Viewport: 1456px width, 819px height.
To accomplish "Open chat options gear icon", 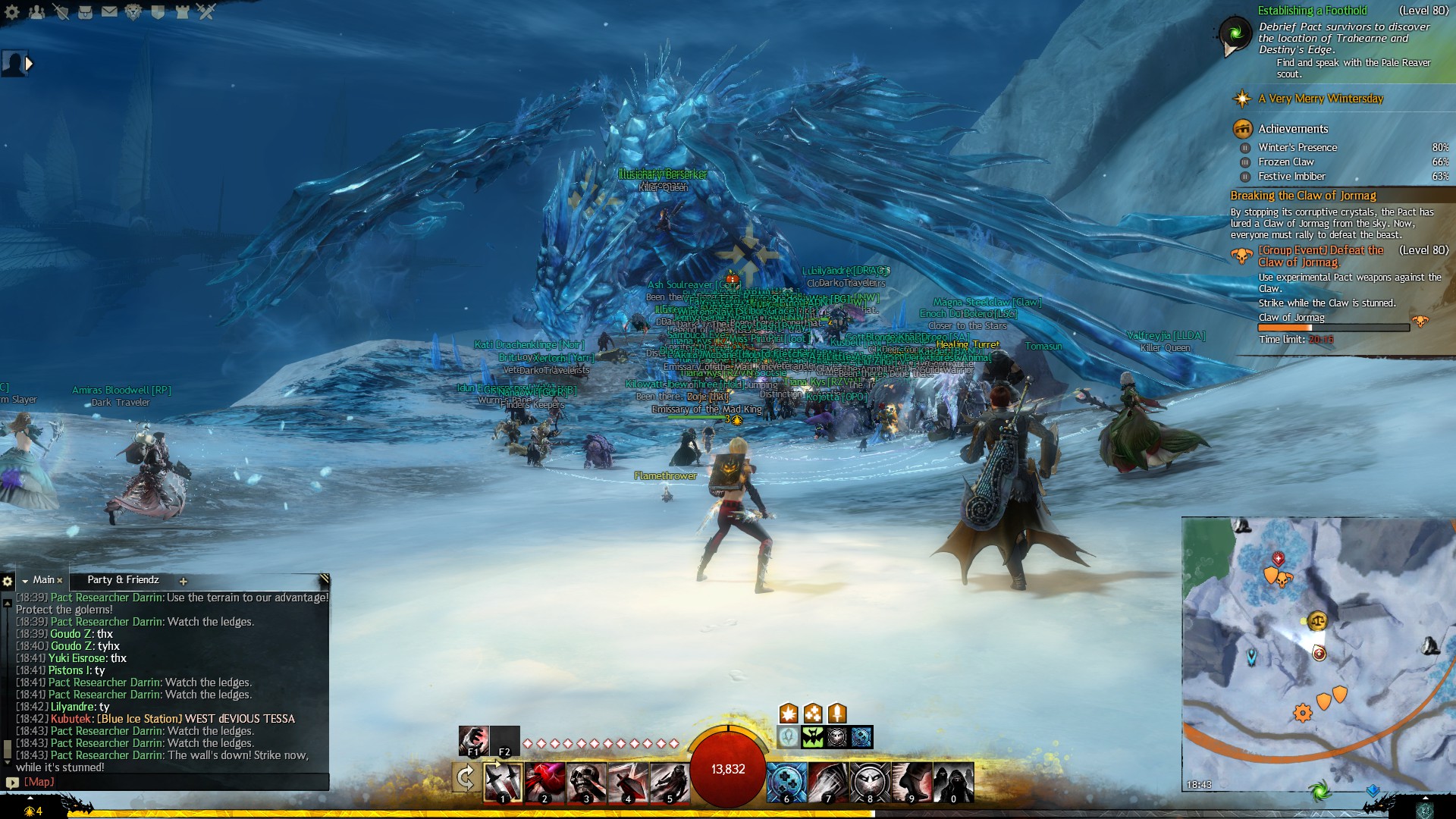I will 8,581.
